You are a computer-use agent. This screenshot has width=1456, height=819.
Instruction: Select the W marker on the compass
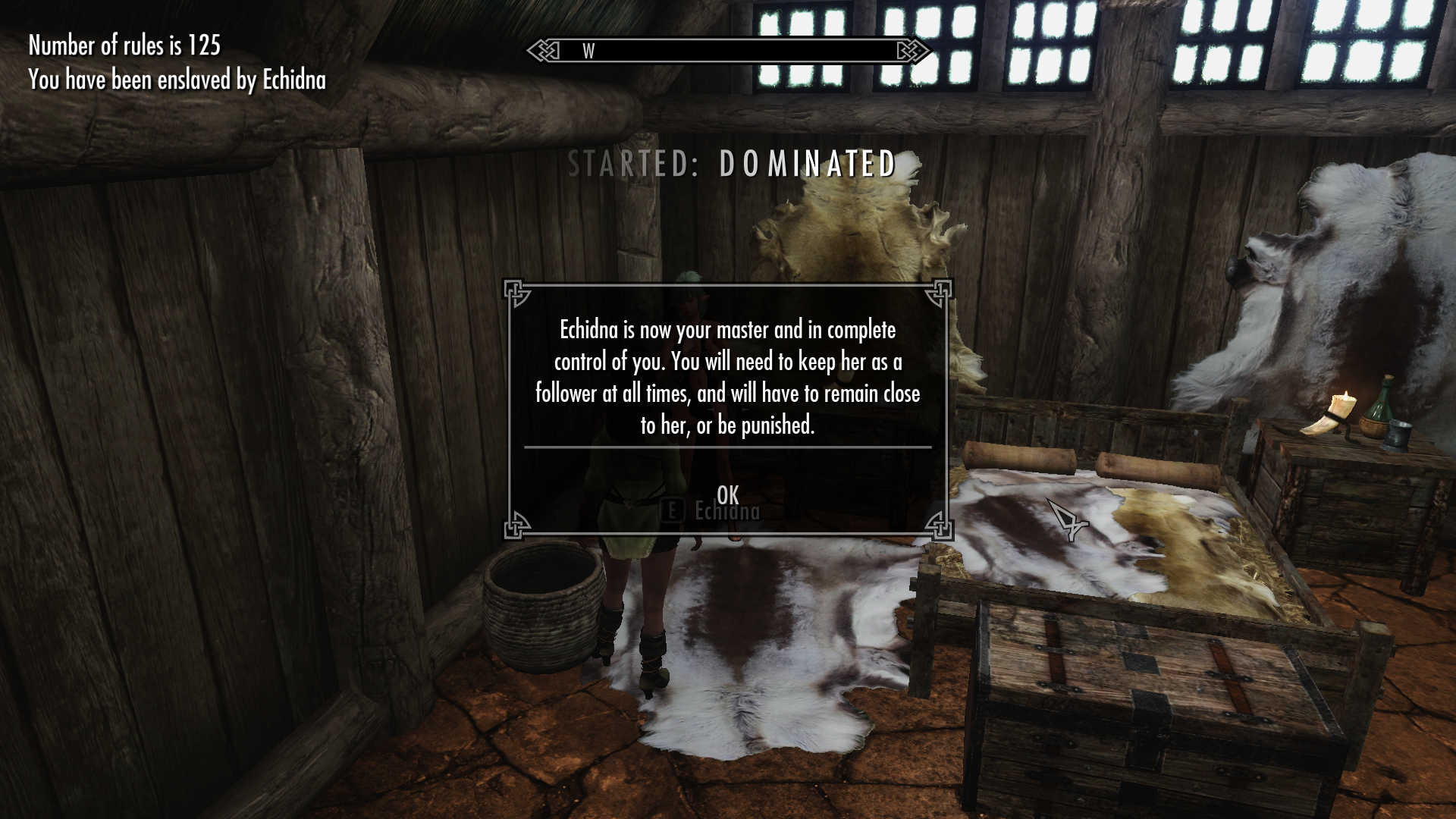click(587, 52)
